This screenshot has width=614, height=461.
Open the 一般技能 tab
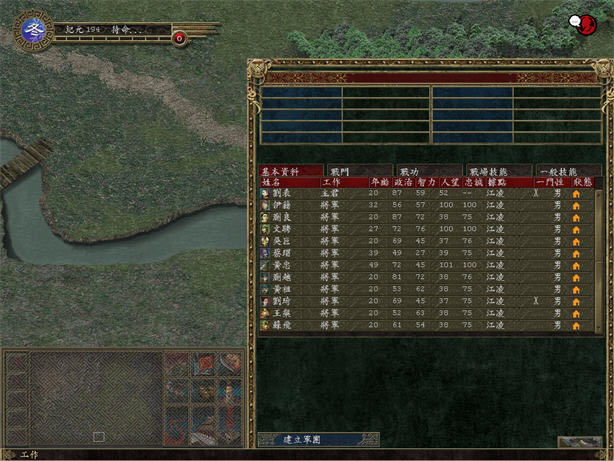tap(567, 171)
